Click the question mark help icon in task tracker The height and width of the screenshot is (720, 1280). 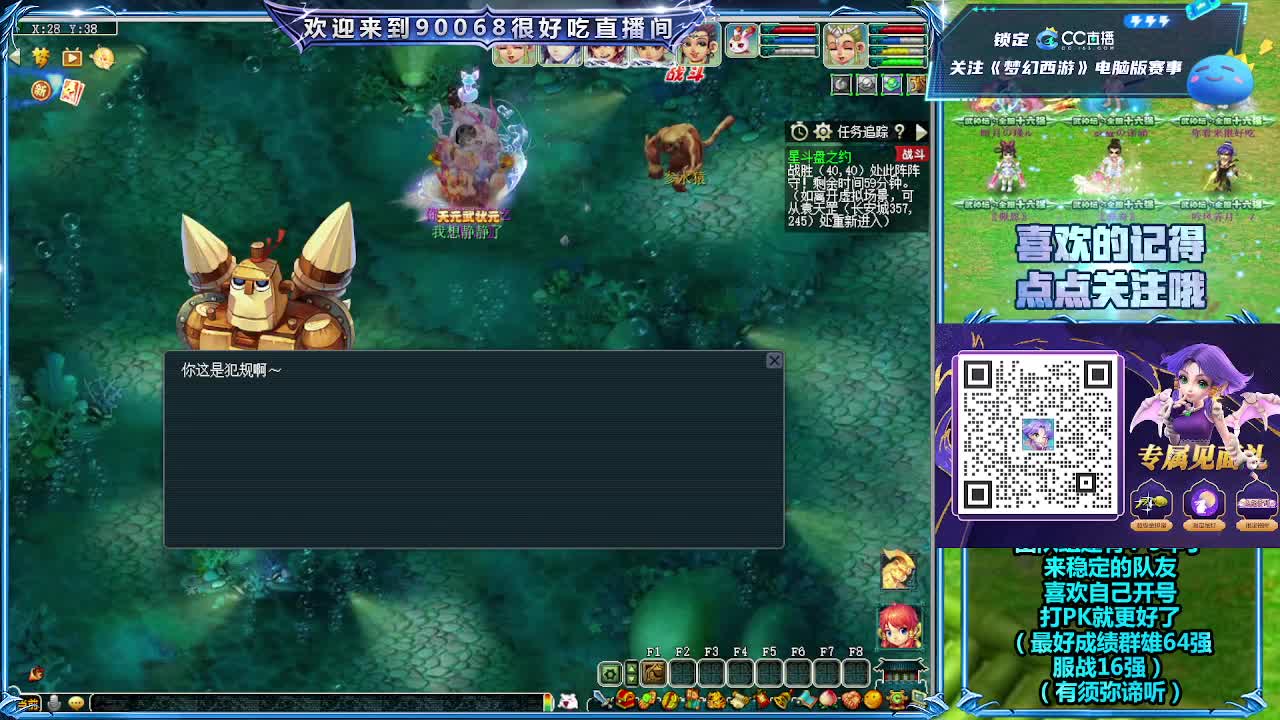[x=900, y=131]
